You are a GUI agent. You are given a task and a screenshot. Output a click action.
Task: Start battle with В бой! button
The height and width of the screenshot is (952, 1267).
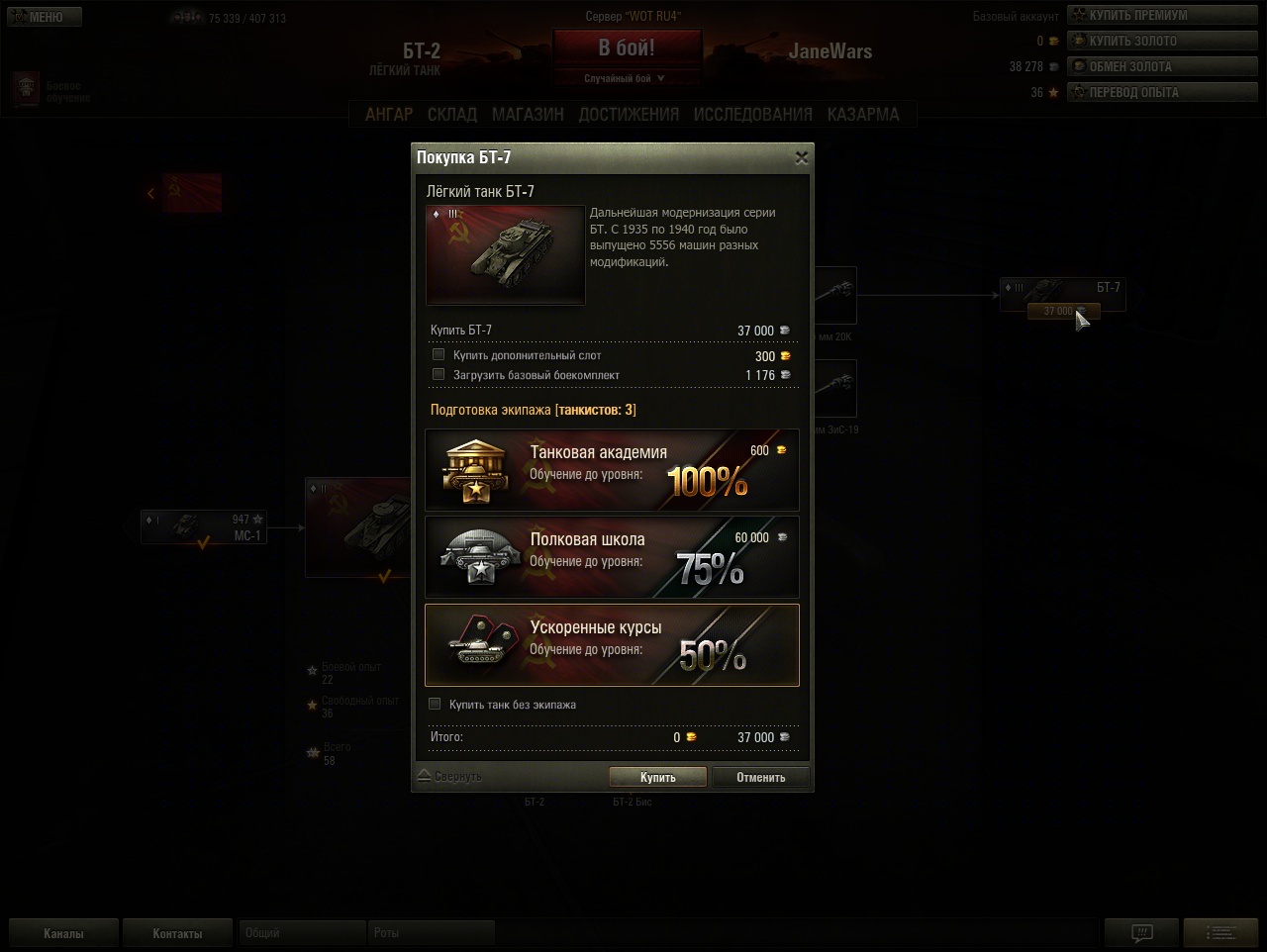click(627, 48)
